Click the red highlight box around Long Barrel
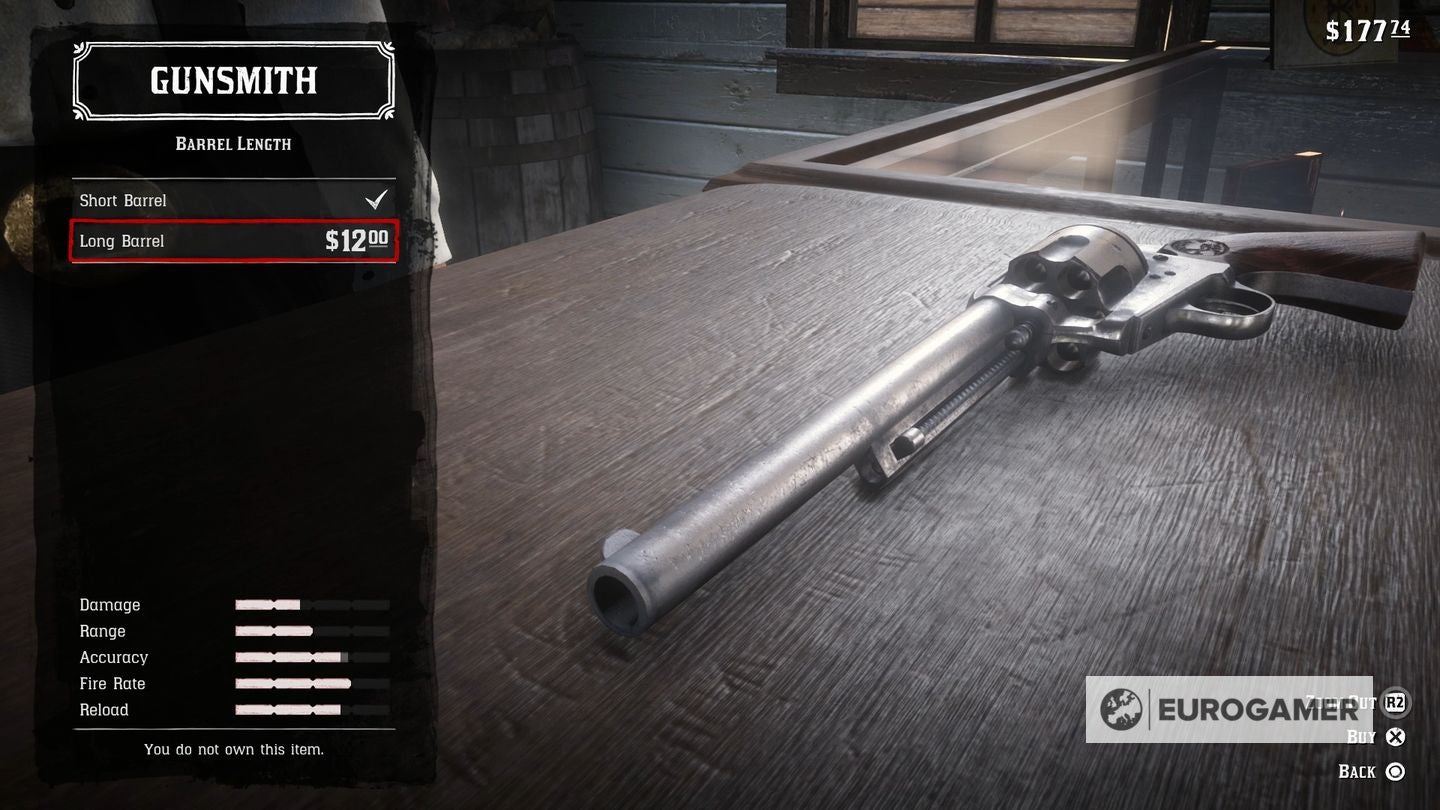 [233, 241]
